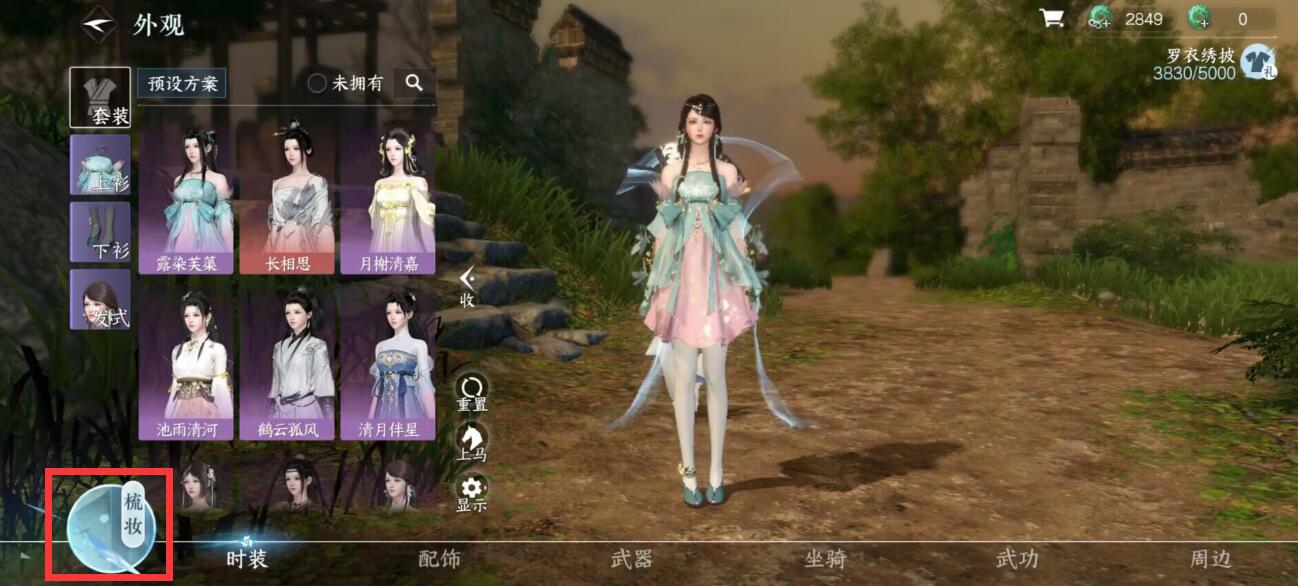
Task: Select the 发式 hairstyle category
Action: (100, 299)
